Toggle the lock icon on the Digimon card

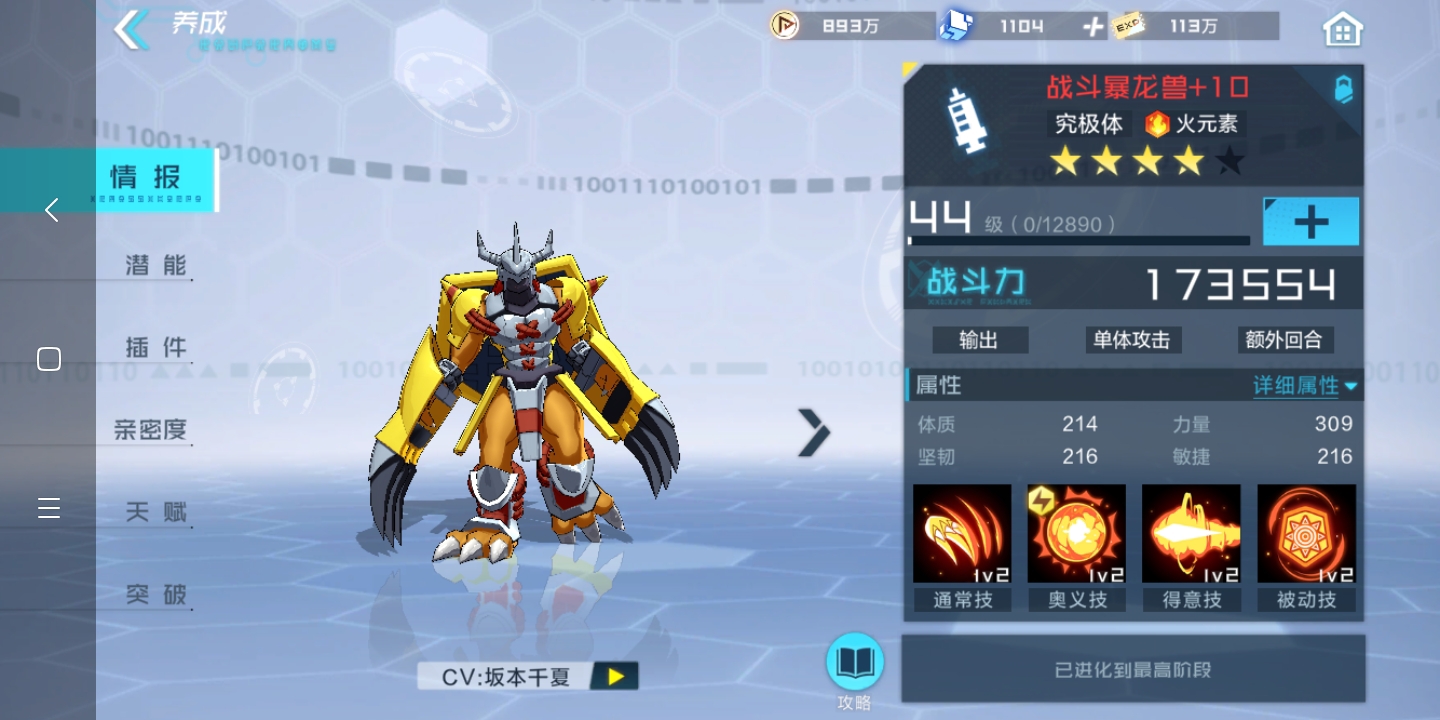coord(1344,89)
